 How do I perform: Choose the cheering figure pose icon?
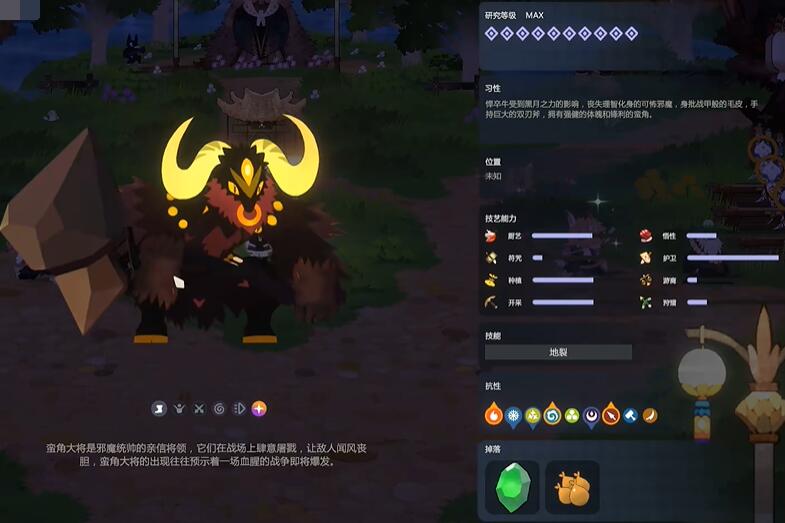[x=179, y=408]
